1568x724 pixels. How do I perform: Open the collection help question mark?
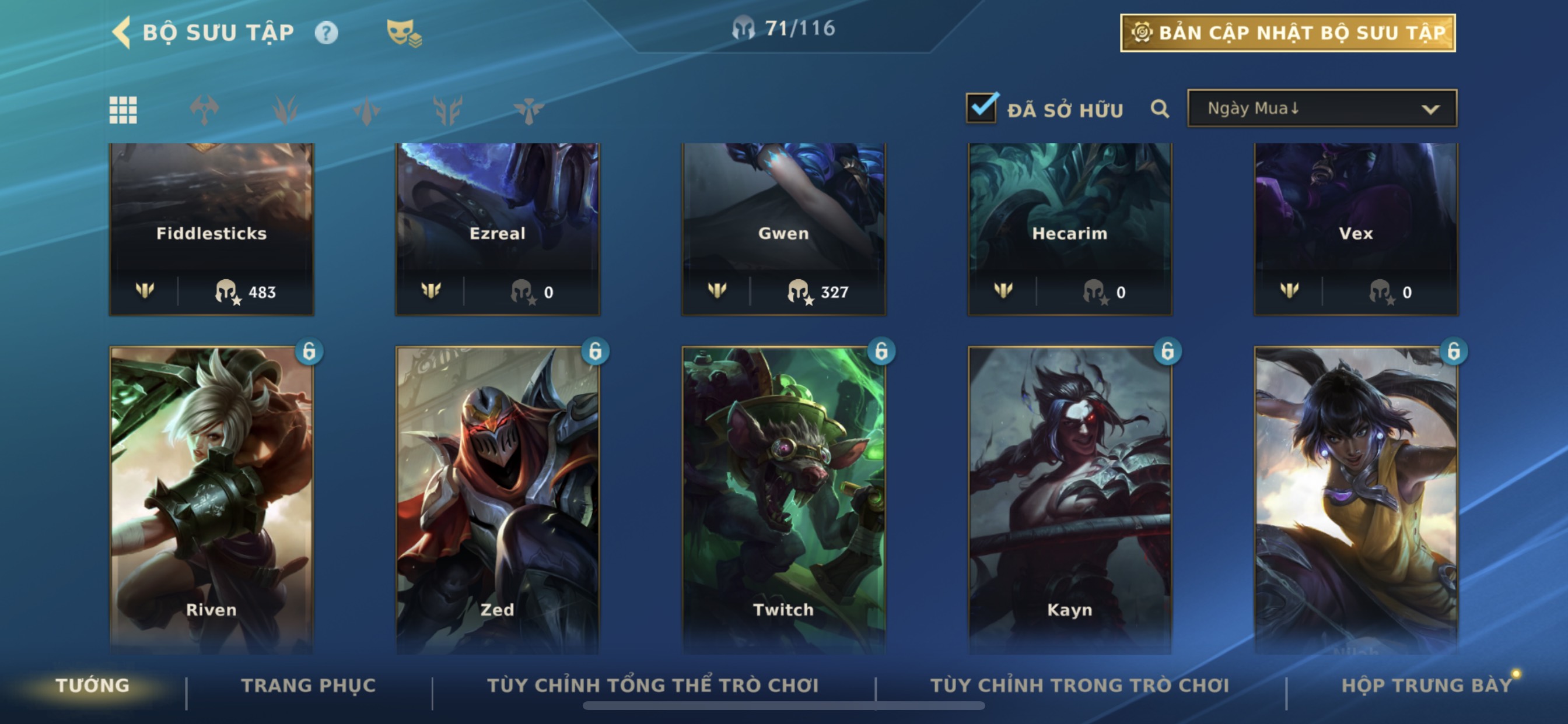[325, 33]
